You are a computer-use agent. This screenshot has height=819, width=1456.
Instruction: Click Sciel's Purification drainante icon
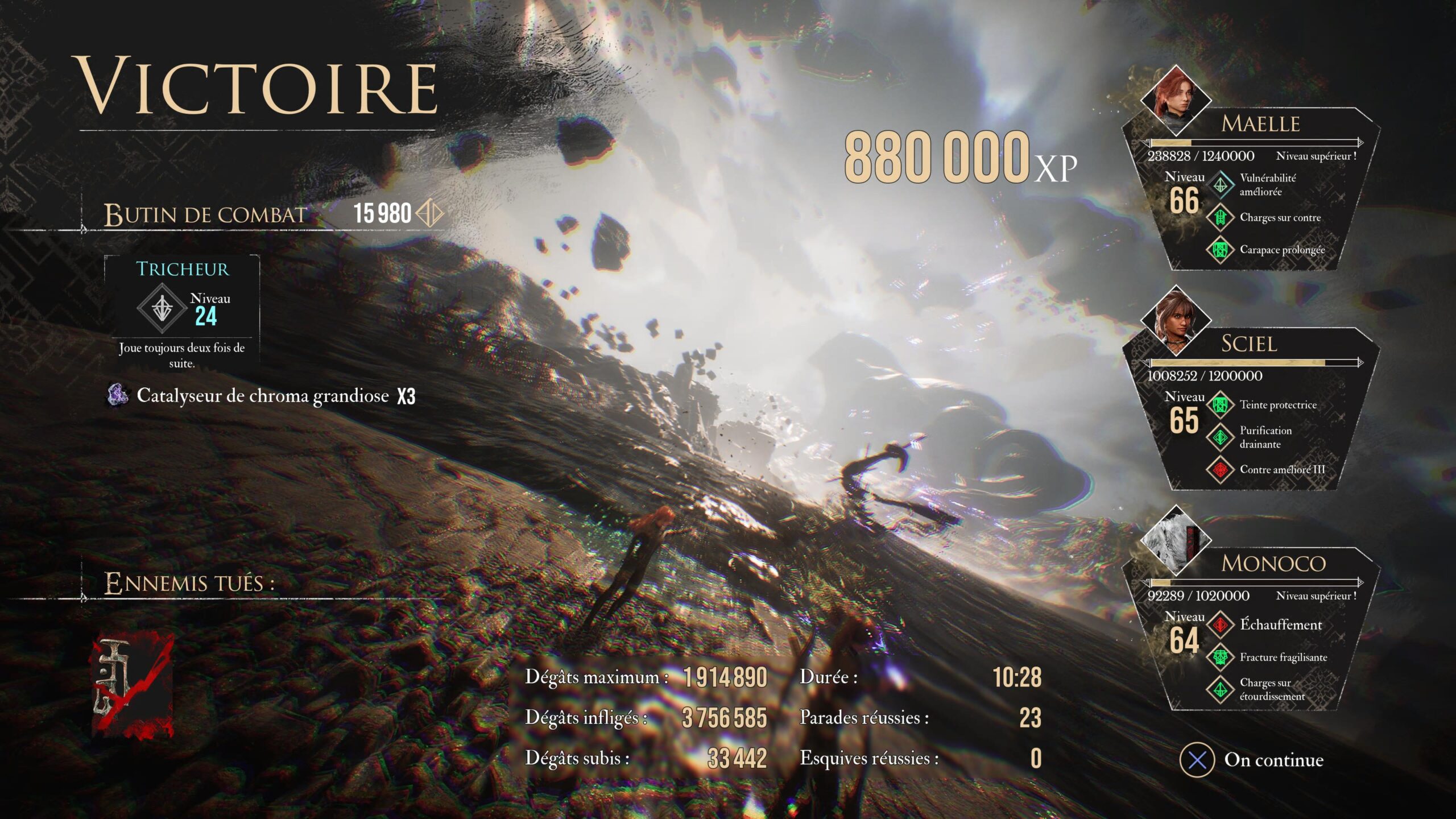point(1220,437)
